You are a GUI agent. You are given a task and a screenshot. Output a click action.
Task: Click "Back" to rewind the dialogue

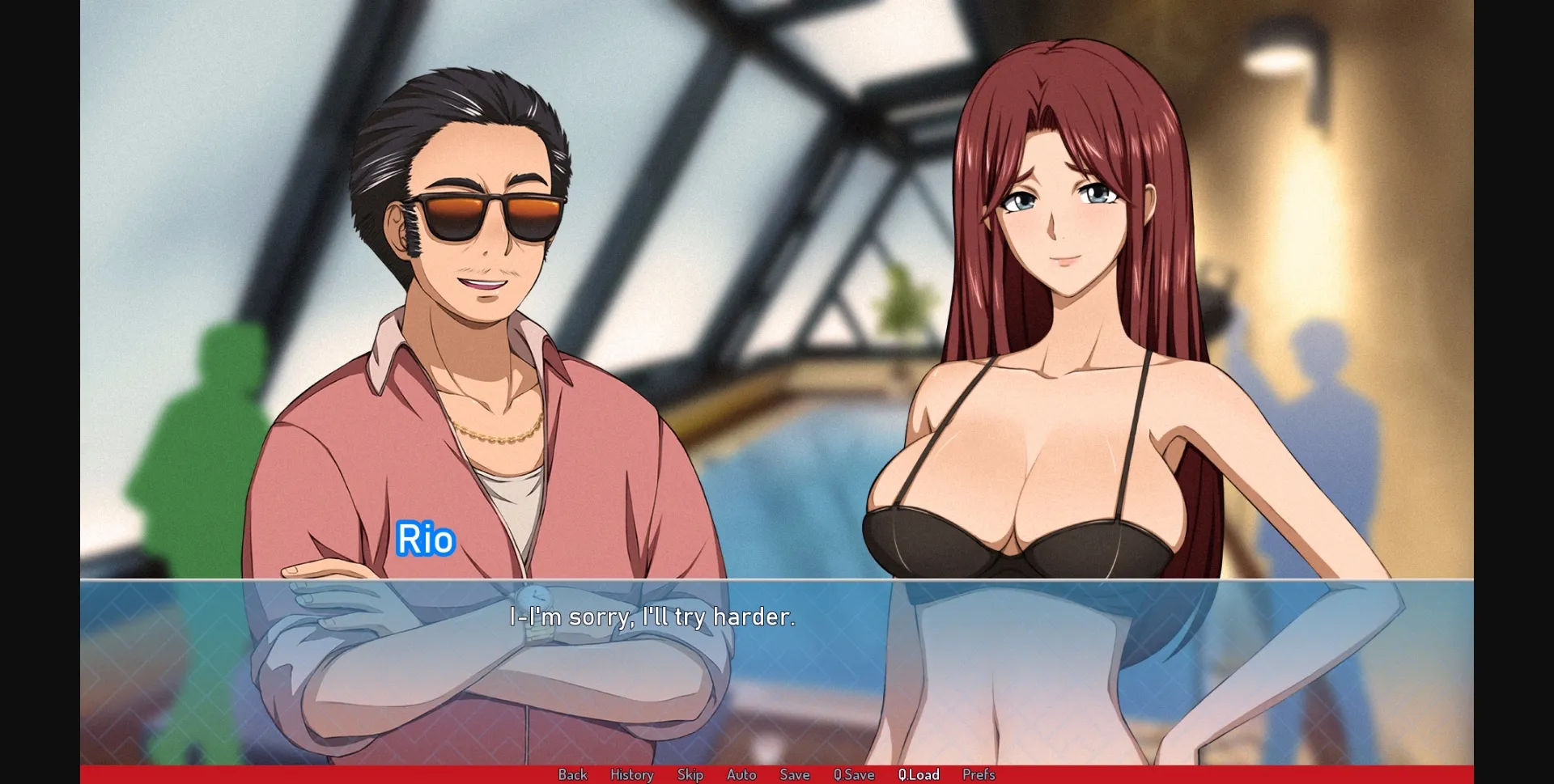tap(572, 774)
